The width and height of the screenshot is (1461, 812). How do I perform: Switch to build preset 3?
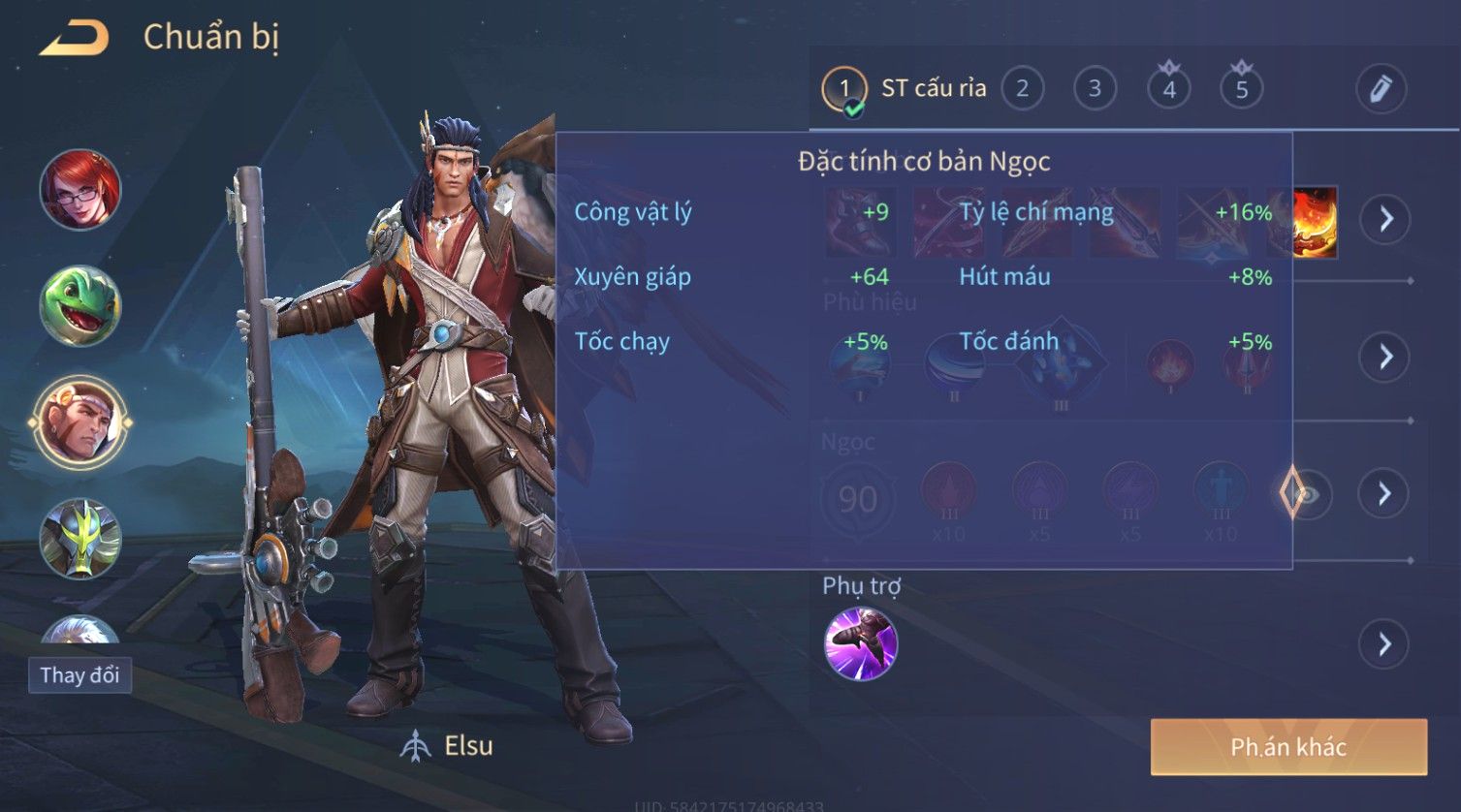pyautogui.click(x=1095, y=89)
